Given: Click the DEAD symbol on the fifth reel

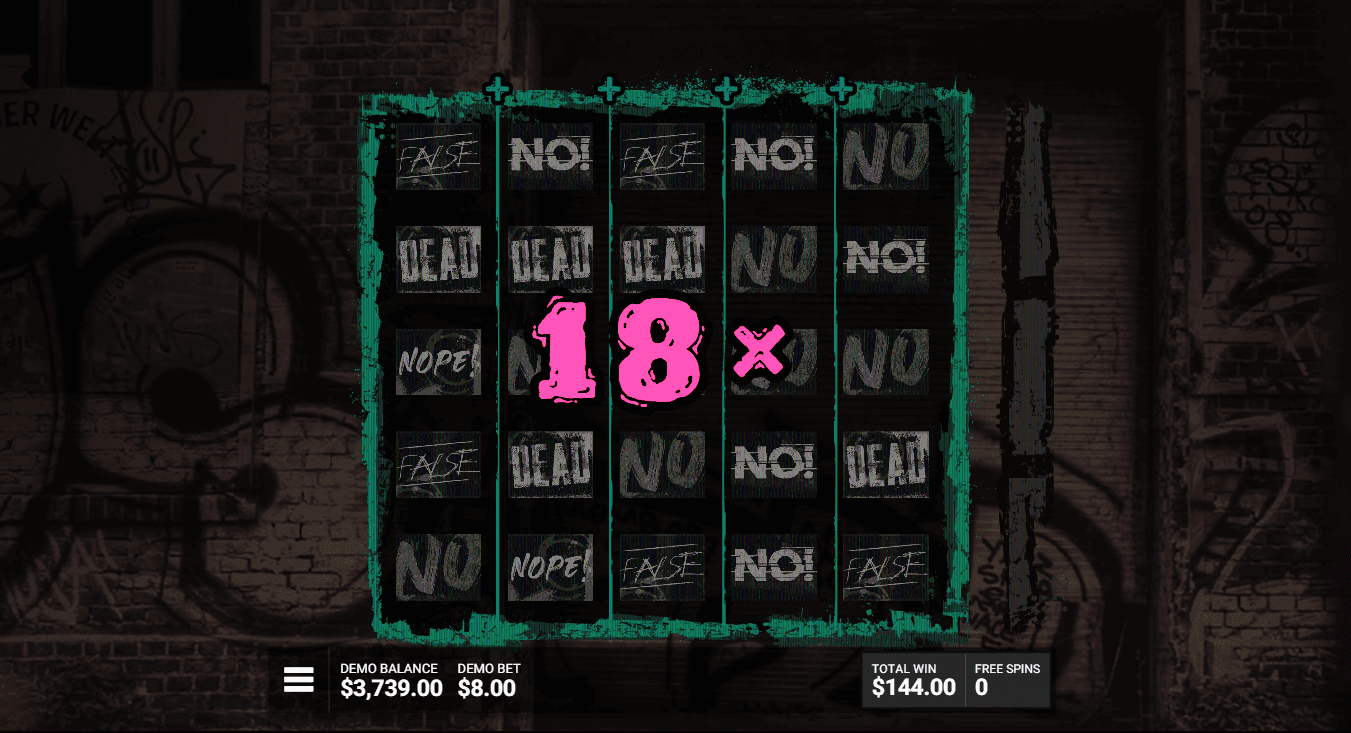Looking at the screenshot, I should point(885,462).
